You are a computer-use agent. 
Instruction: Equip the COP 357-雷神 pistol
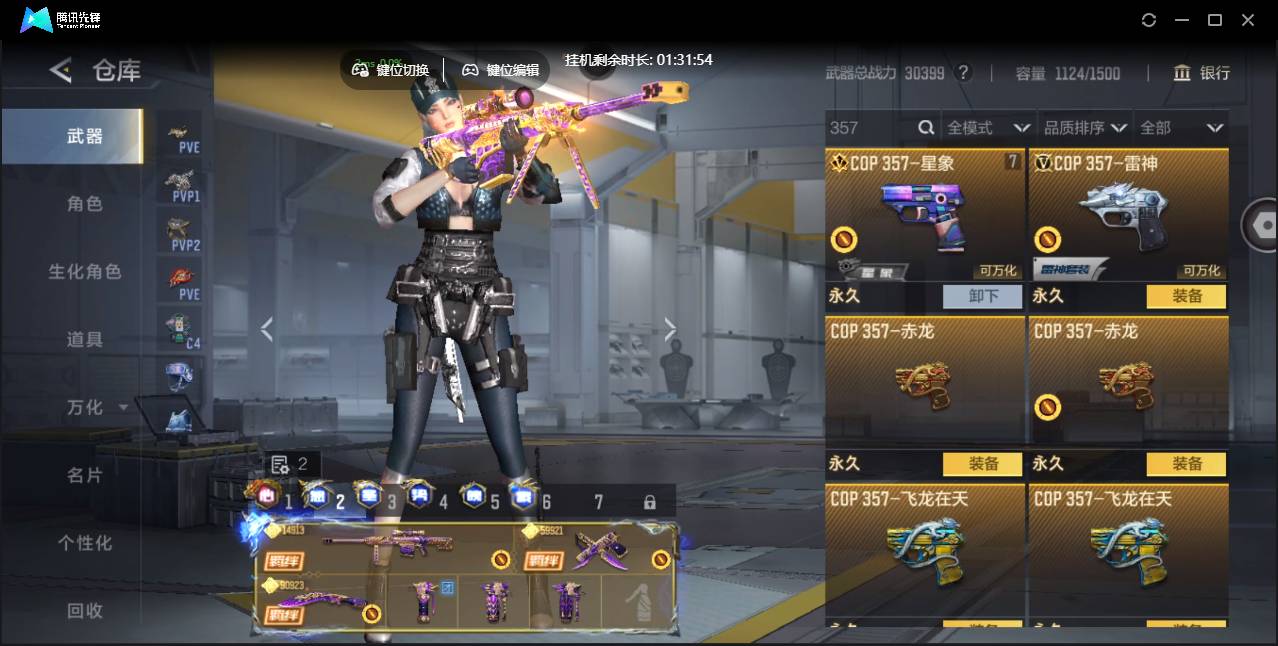tap(1186, 296)
